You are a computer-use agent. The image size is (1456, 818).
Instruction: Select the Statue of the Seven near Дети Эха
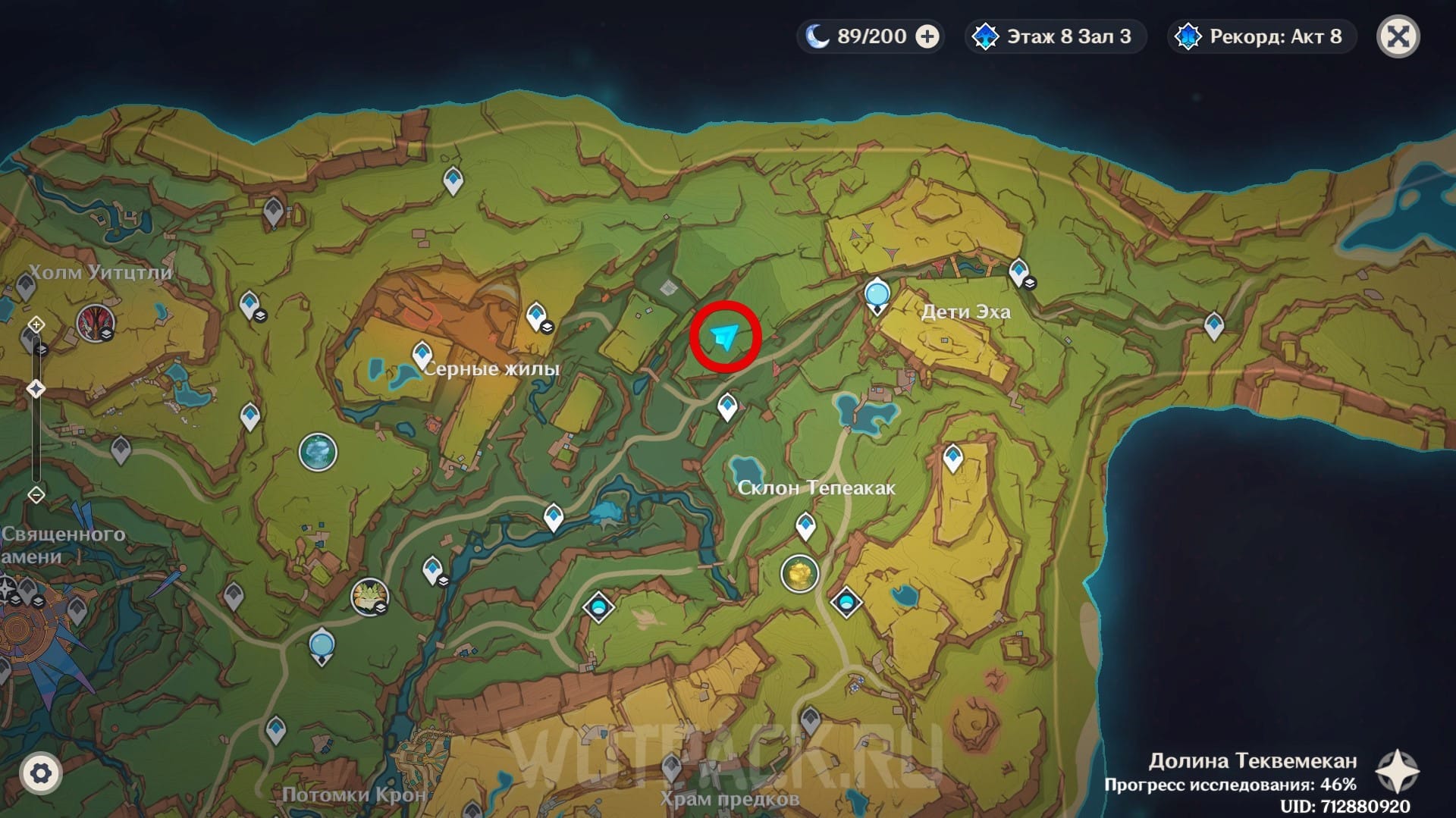pyautogui.click(x=877, y=294)
